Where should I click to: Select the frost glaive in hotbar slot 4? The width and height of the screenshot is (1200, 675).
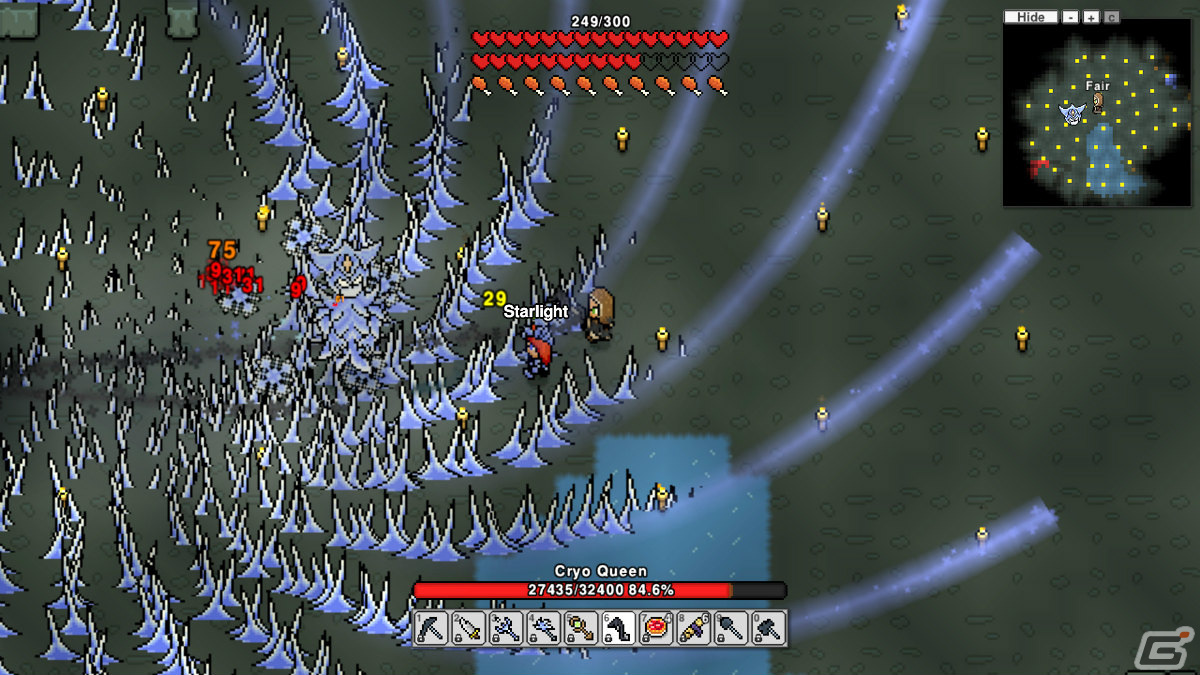click(x=544, y=628)
